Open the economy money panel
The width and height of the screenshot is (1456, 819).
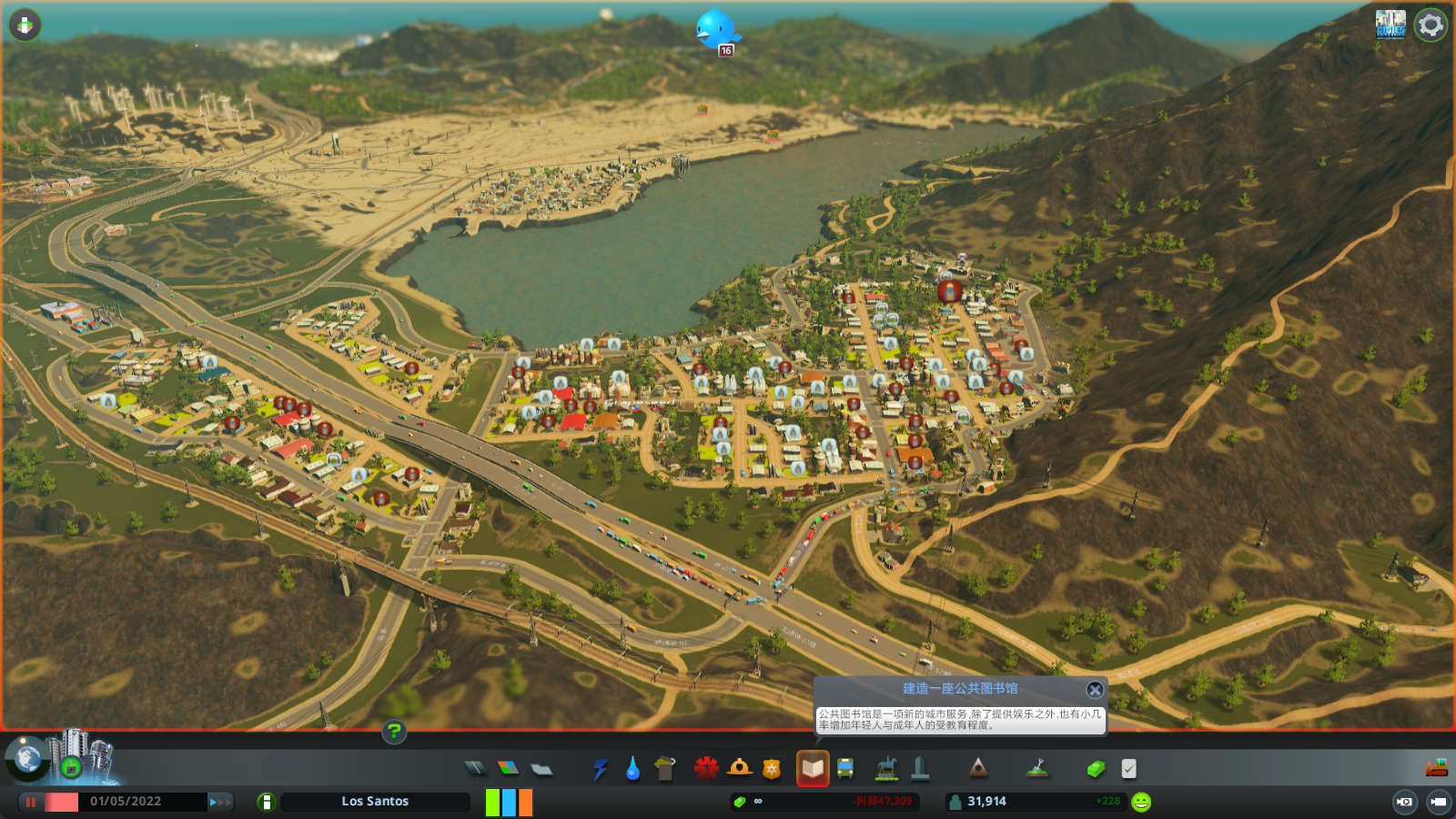coord(1096,770)
